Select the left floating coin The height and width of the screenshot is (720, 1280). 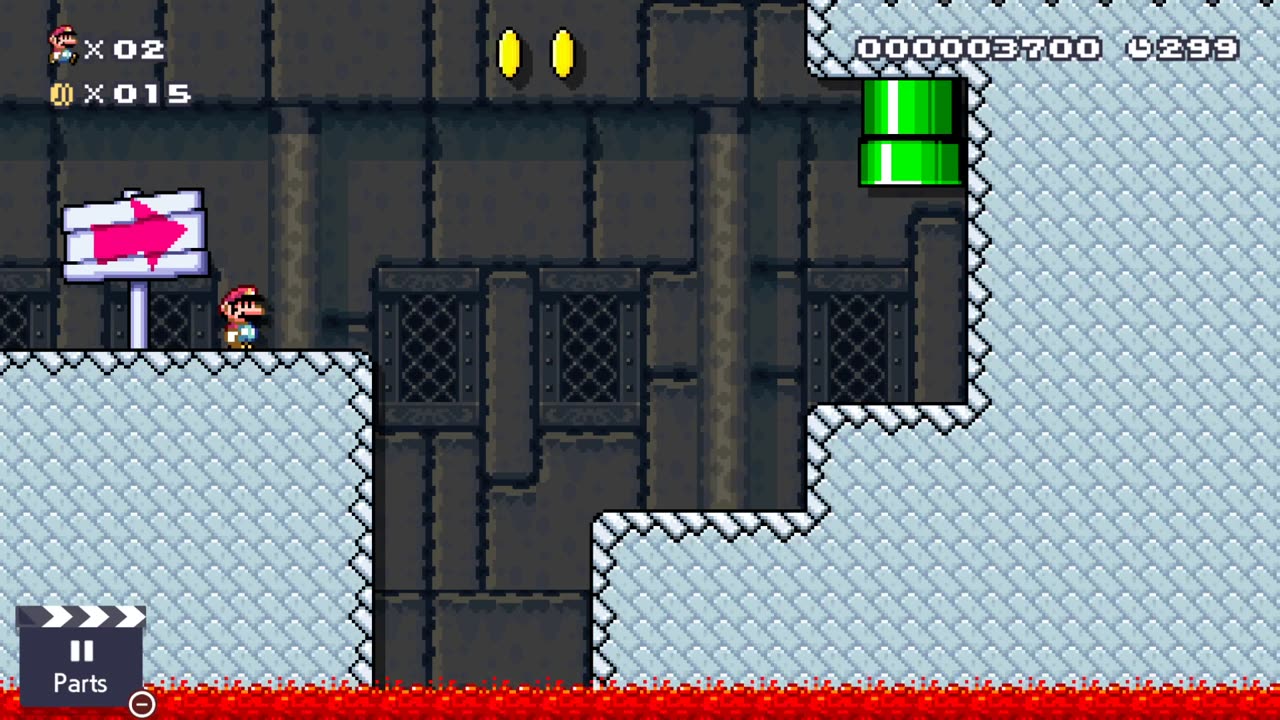click(511, 55)
